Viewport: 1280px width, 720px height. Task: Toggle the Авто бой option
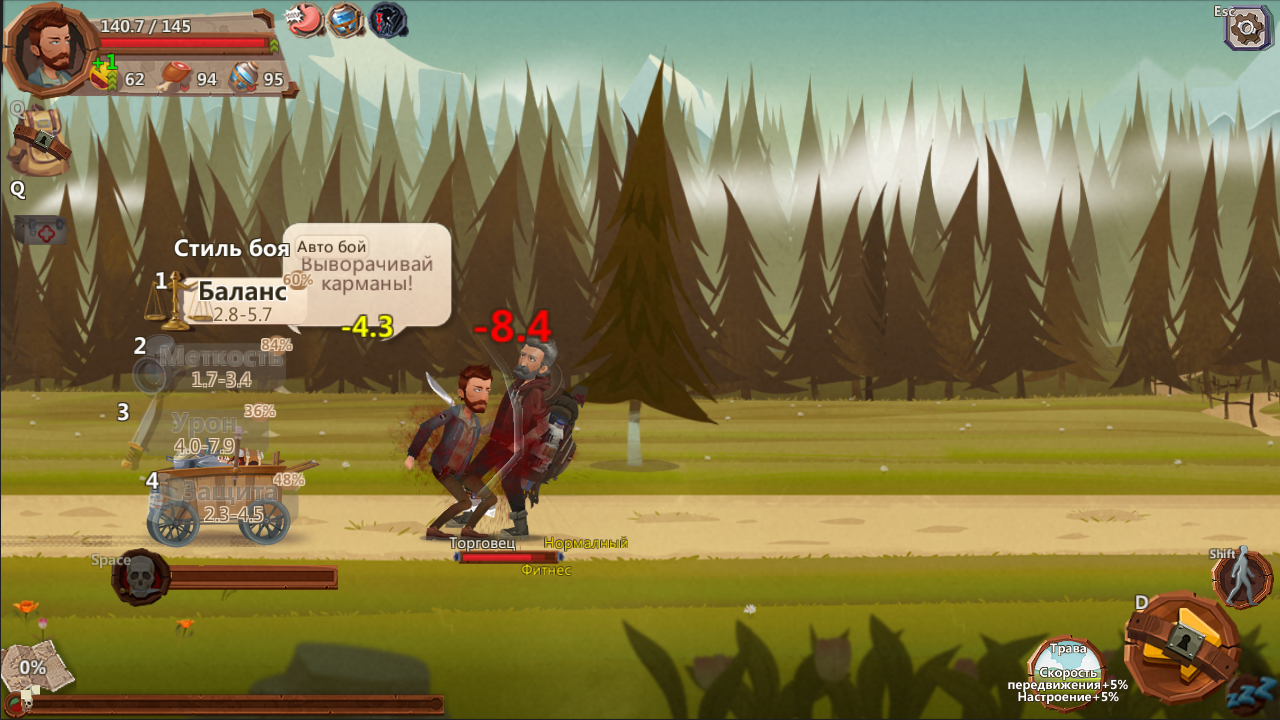pos(331,246)
